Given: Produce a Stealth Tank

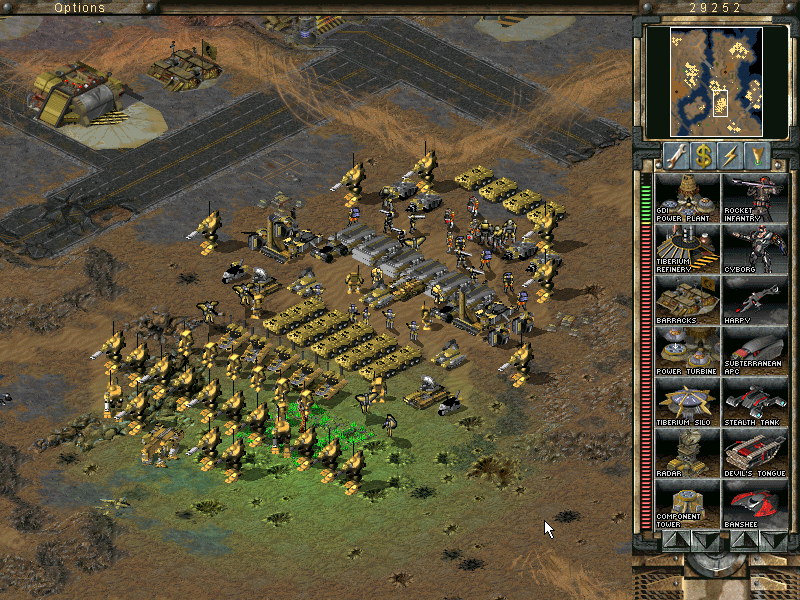Looking at the screenshot, I should click(754, 401).
